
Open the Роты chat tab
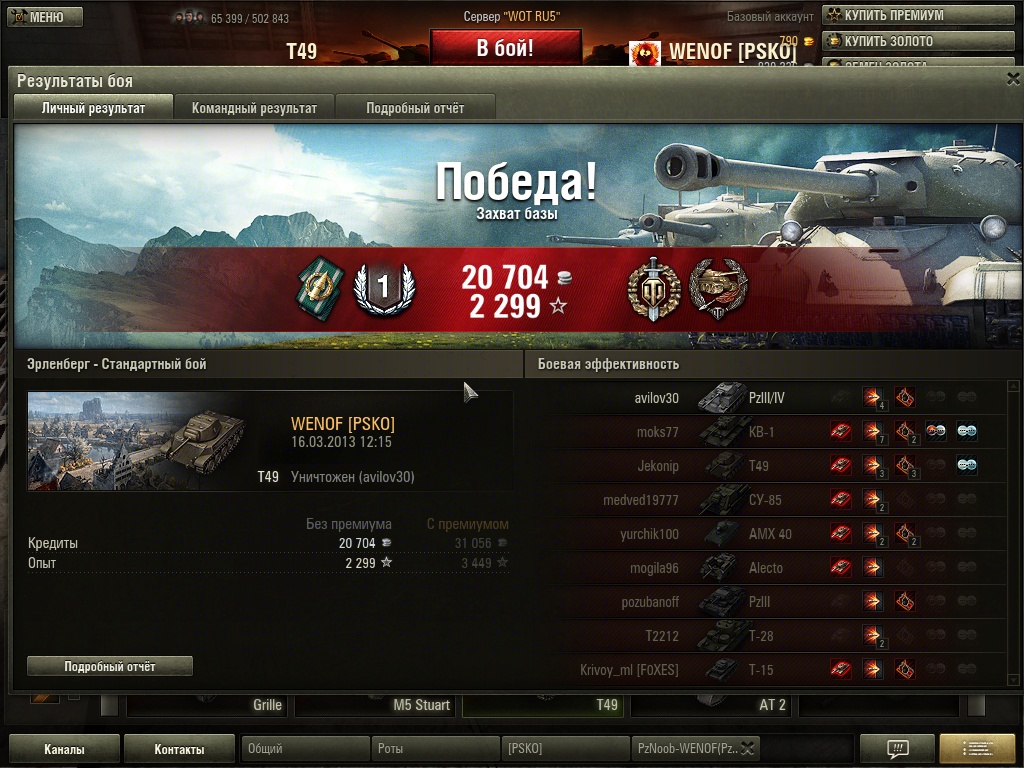pos(435,748)
